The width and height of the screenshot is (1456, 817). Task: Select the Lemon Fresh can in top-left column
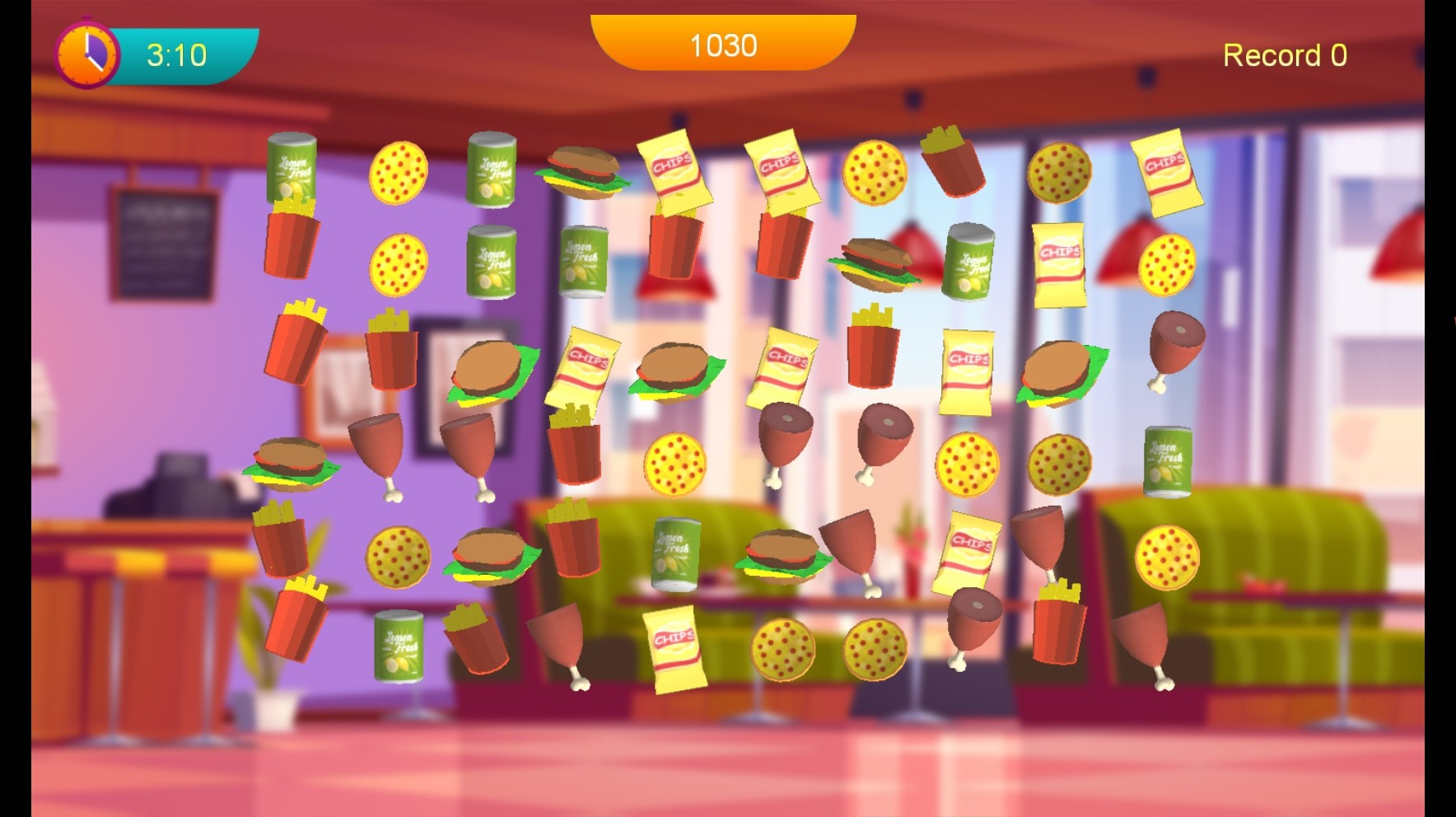pos(292,170)
